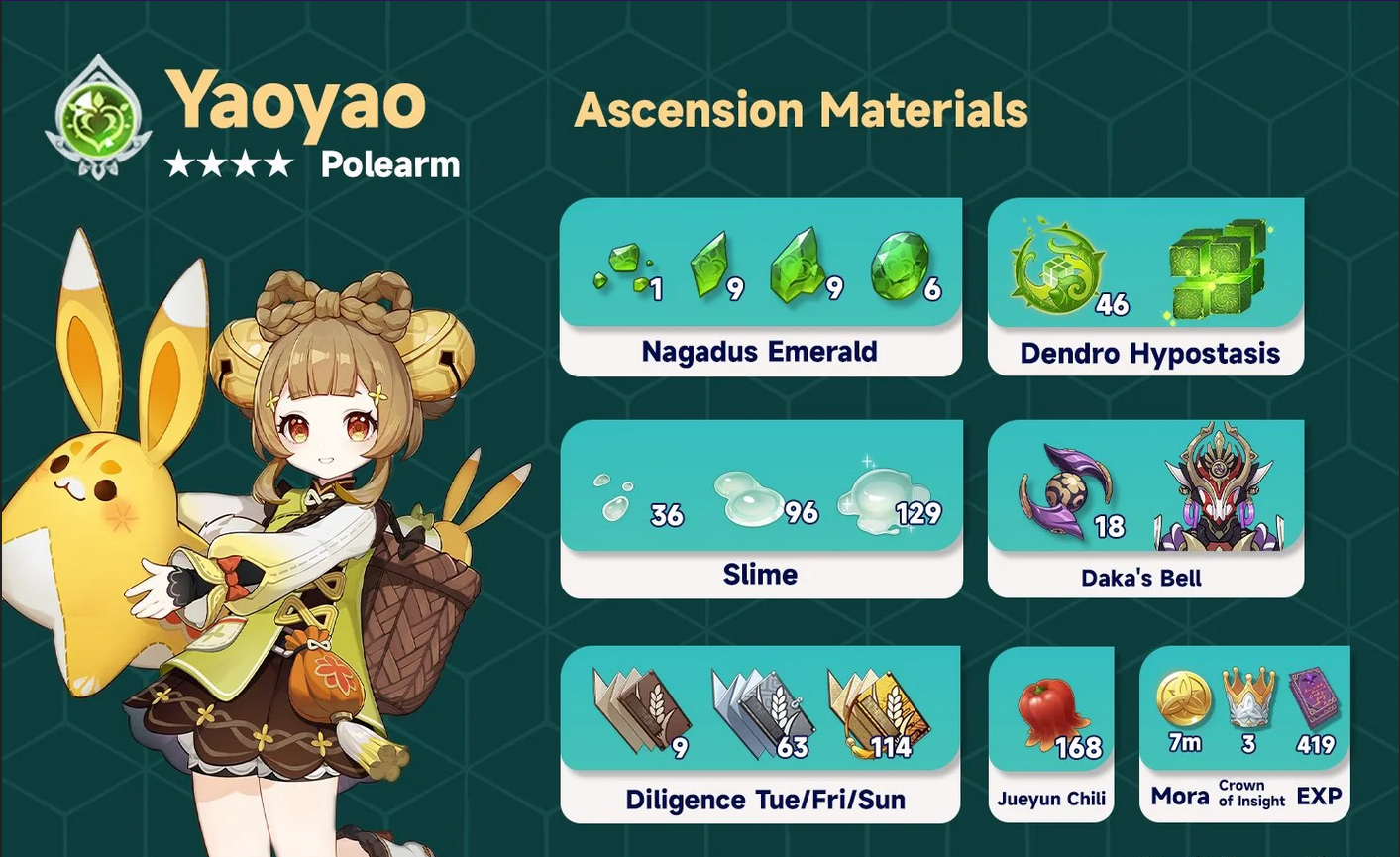
Task: Click the Dendro element emblem beside Yaoyao
Action: click(98, 119)
